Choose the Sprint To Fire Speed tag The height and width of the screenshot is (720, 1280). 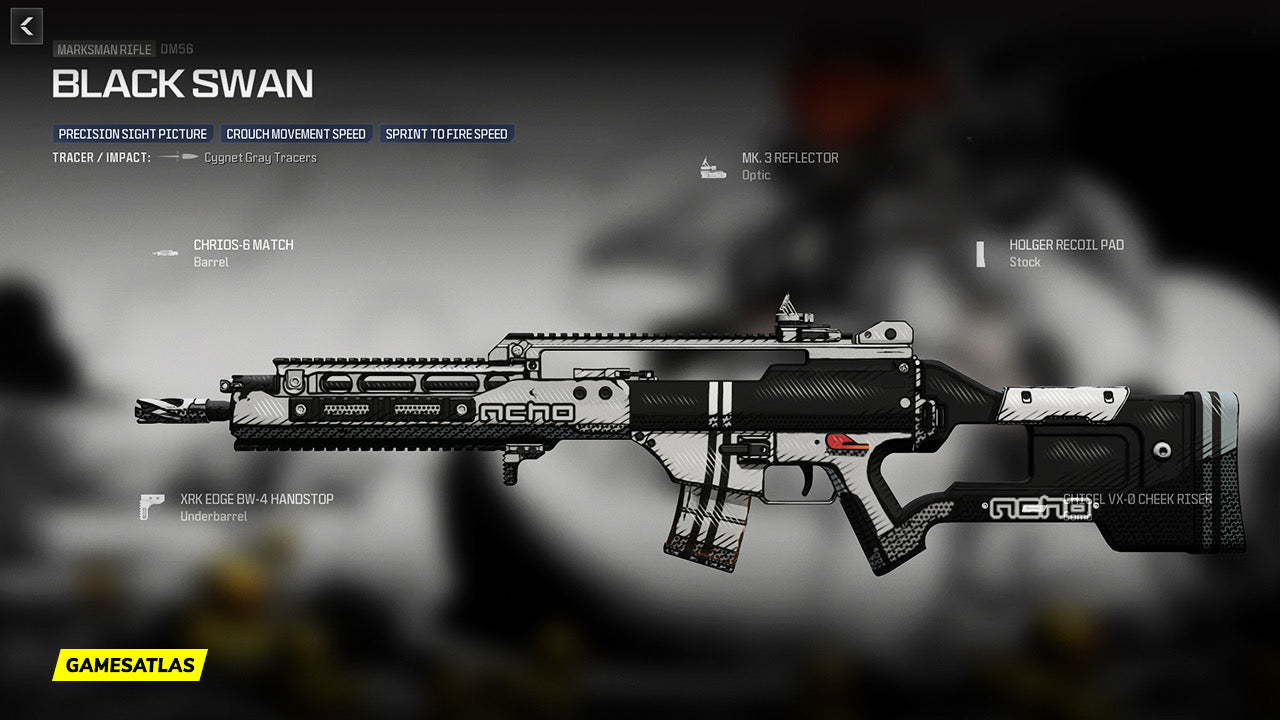click(x=446, y=134)
